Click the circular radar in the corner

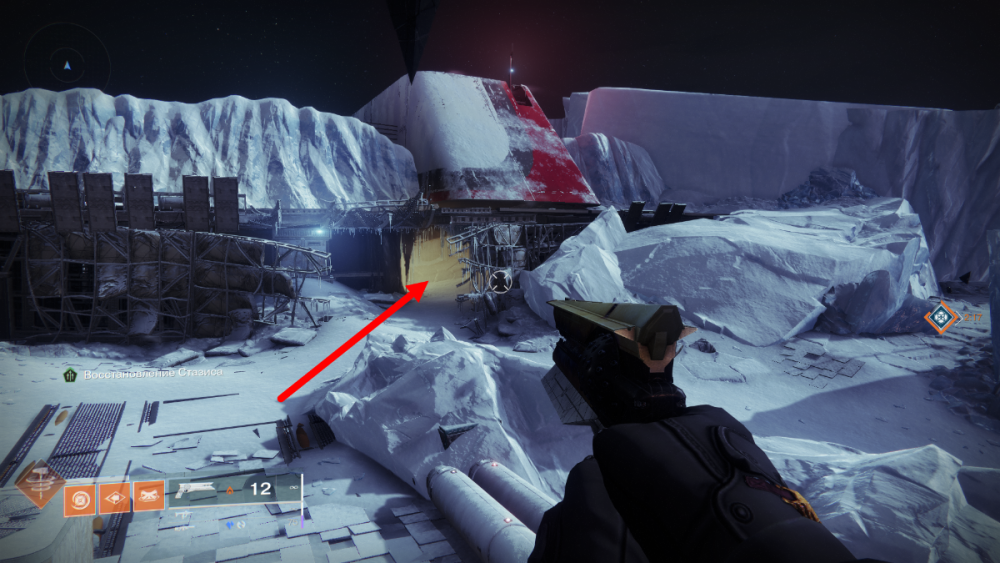coord(67,64)
